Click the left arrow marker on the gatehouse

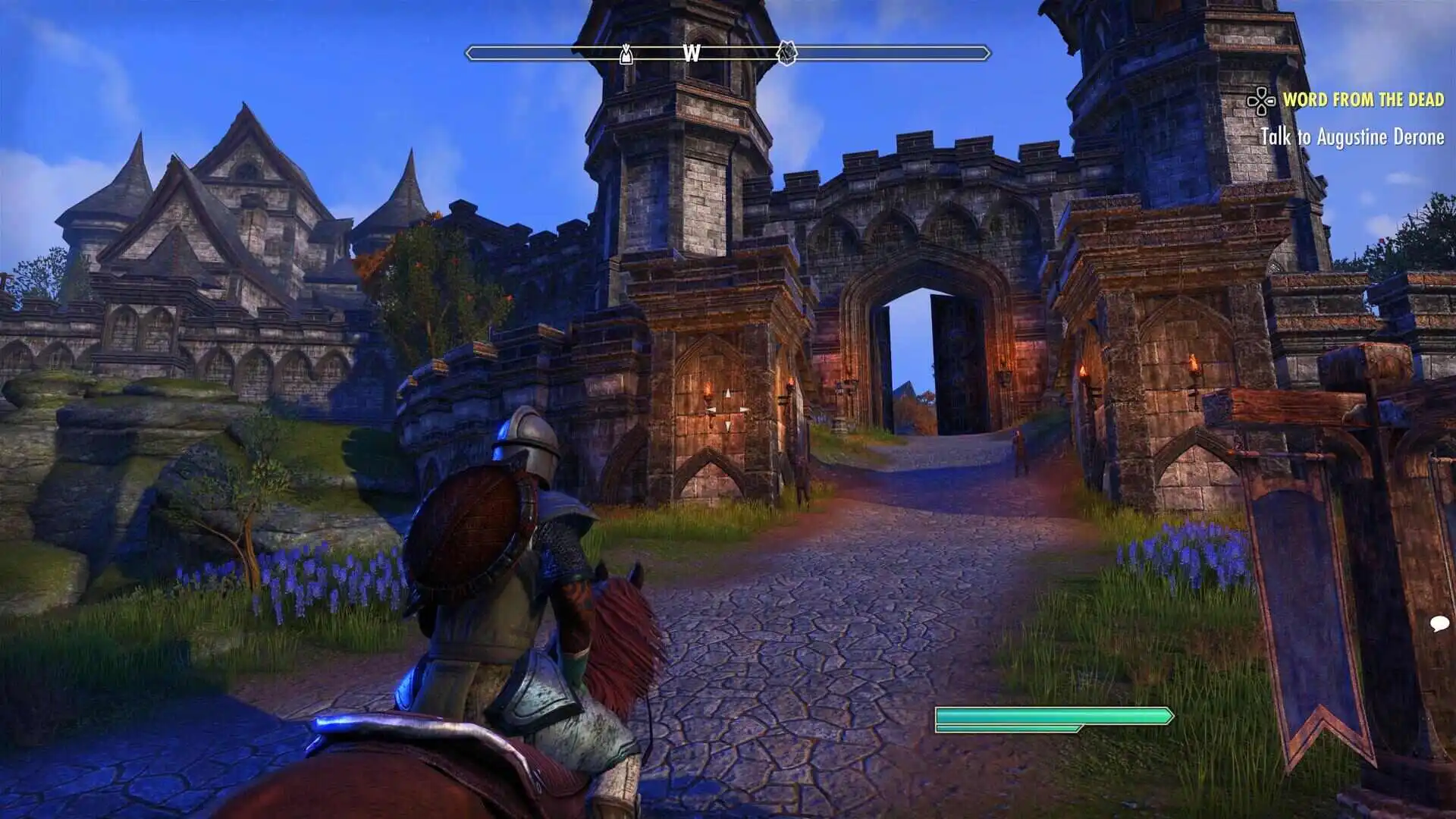point(710,409)
